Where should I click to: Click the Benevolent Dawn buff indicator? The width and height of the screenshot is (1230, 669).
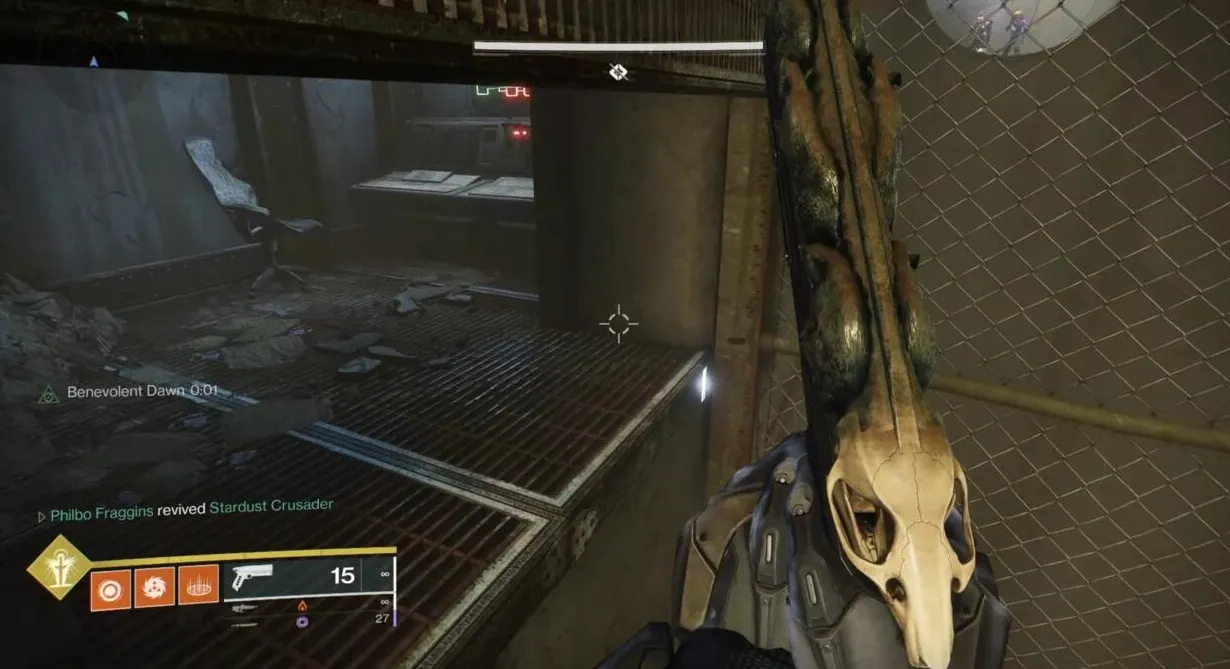pyautogui.click(x=128, y=392)
